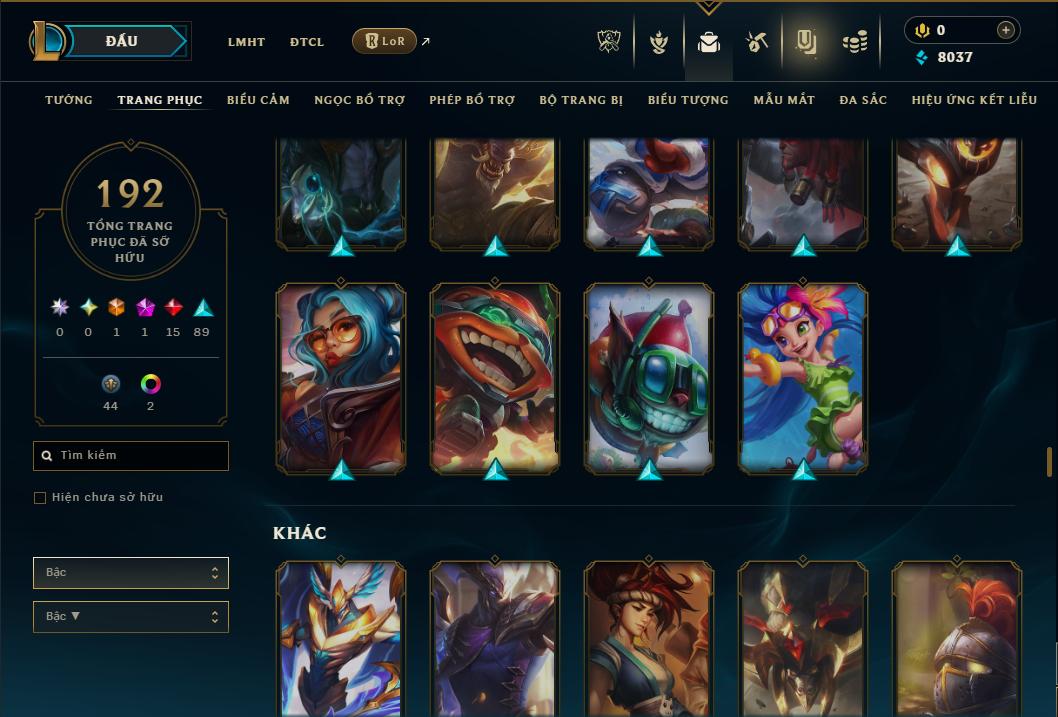Switch to the BIỂU CẢM tab
The image size is (1058, 717).
click(258, 100)
